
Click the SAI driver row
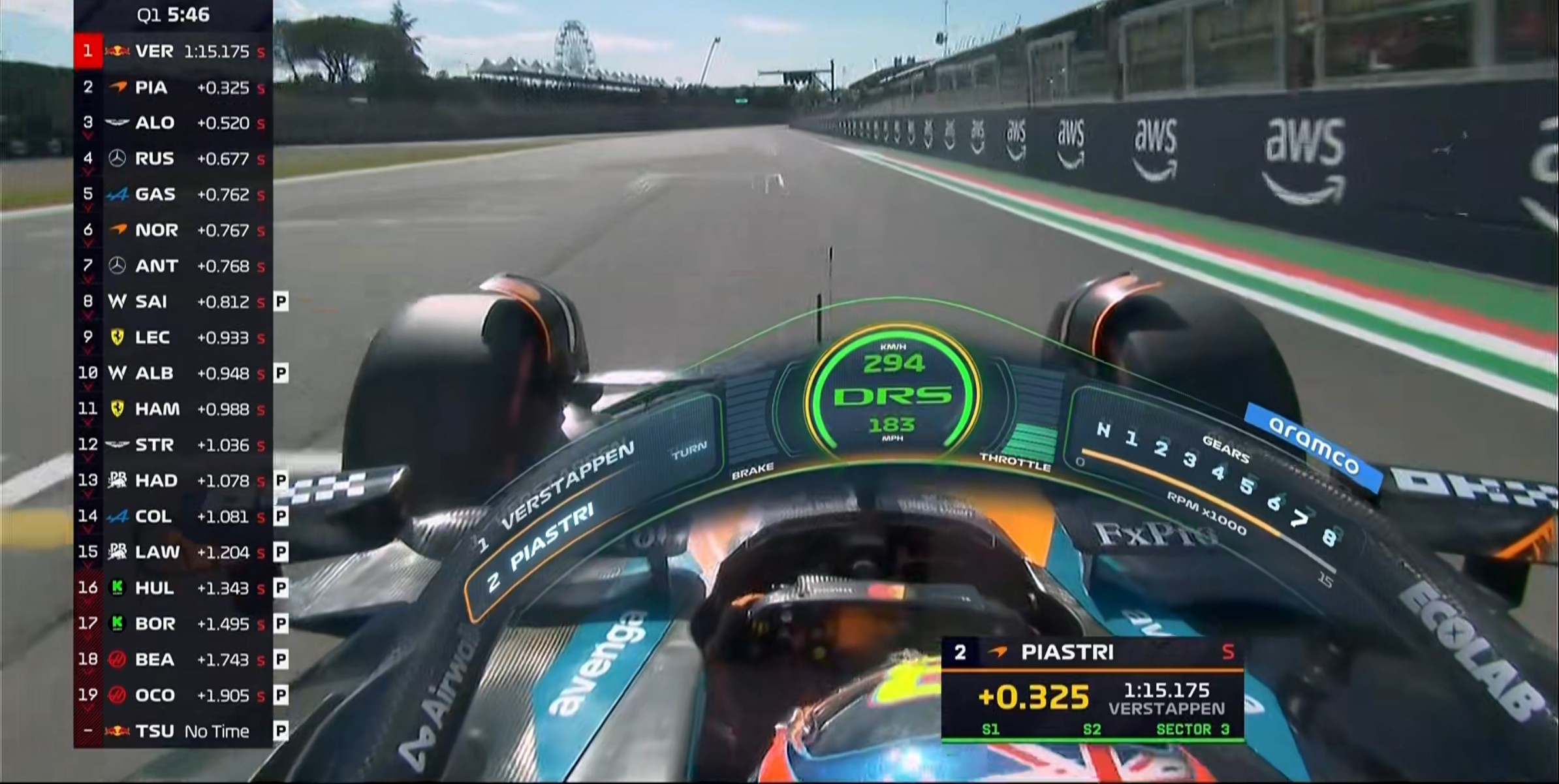173,302
